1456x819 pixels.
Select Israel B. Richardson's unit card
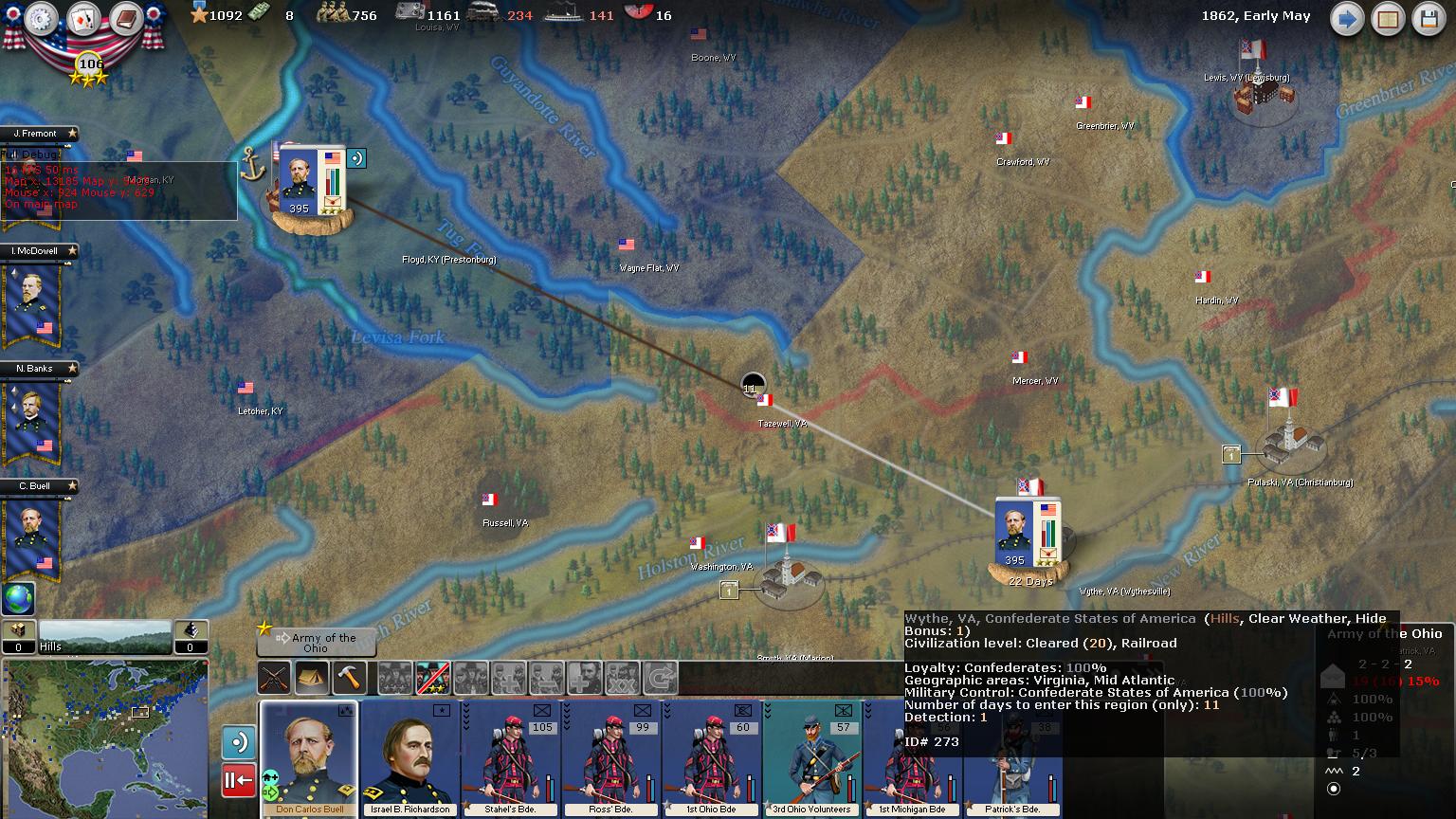tap(409, 758)
